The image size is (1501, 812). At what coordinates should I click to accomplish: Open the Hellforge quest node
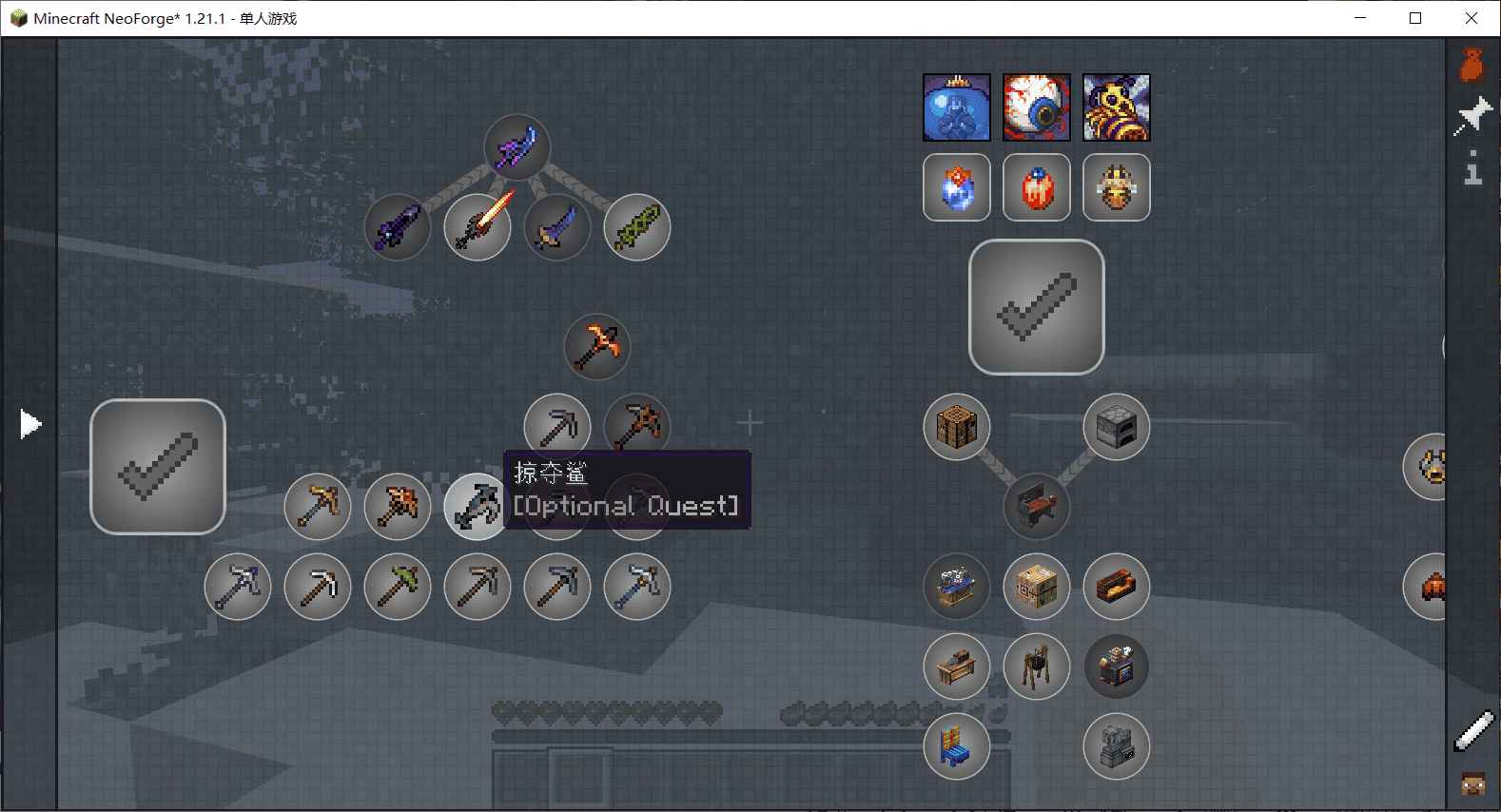click(1117, 587)
